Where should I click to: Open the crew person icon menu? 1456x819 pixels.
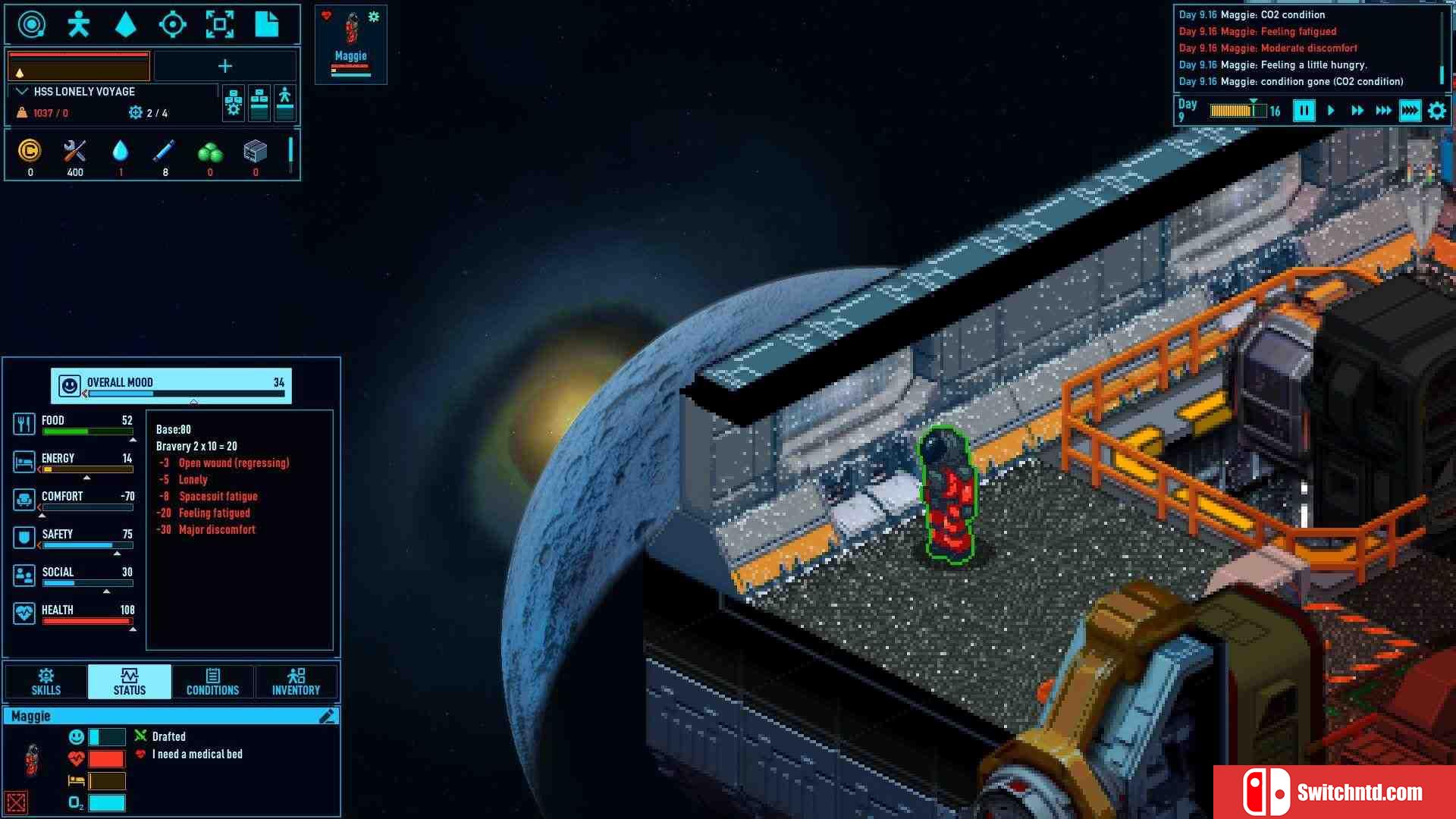point(78,25)
